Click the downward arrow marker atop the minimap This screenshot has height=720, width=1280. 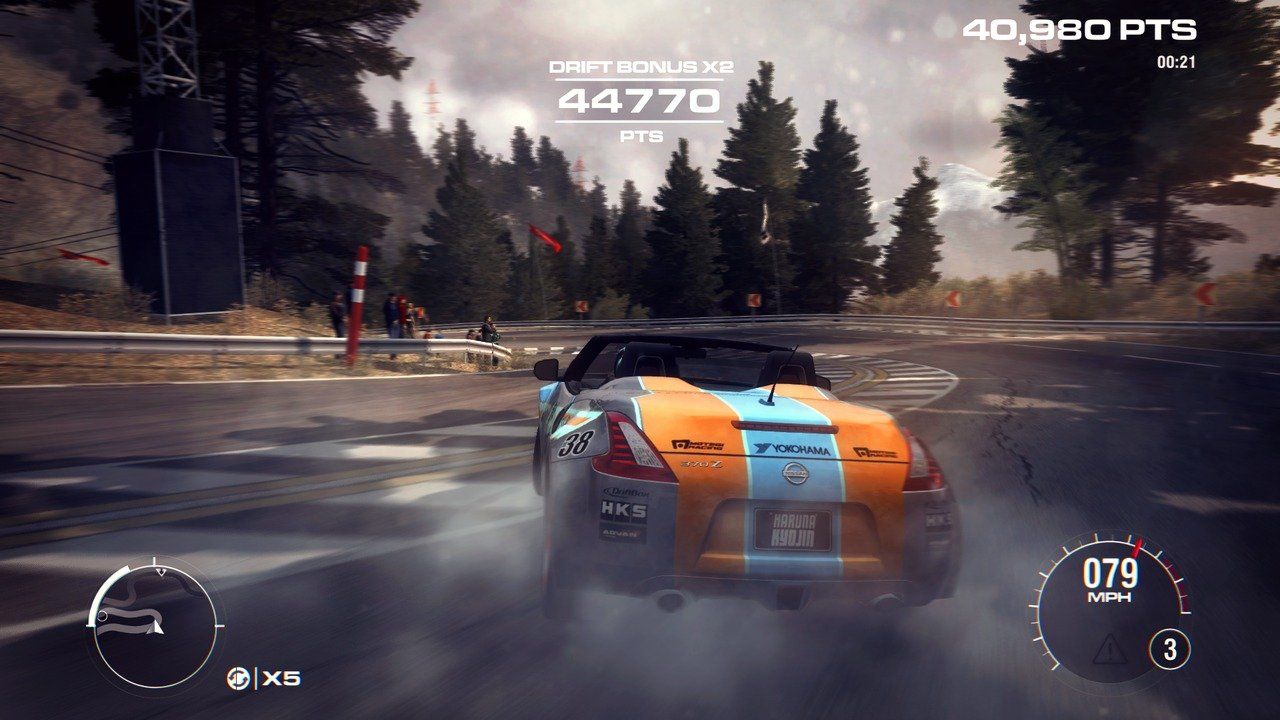tap(161, 572)
